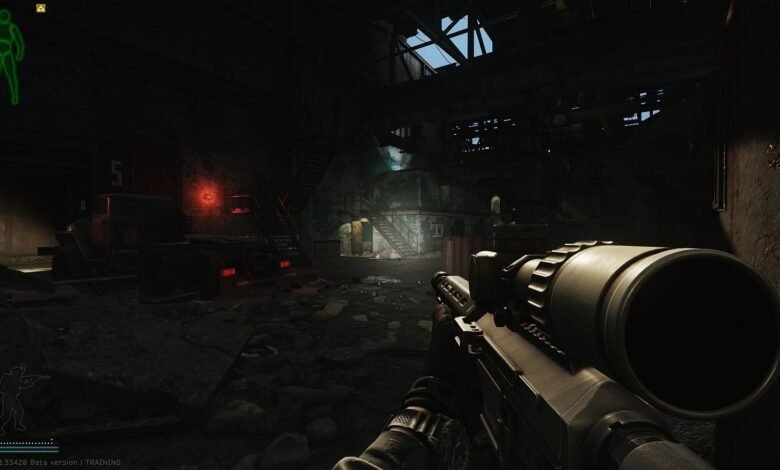Click the green body health silhouette
The image size is (780, 470).
pos(10,55)
